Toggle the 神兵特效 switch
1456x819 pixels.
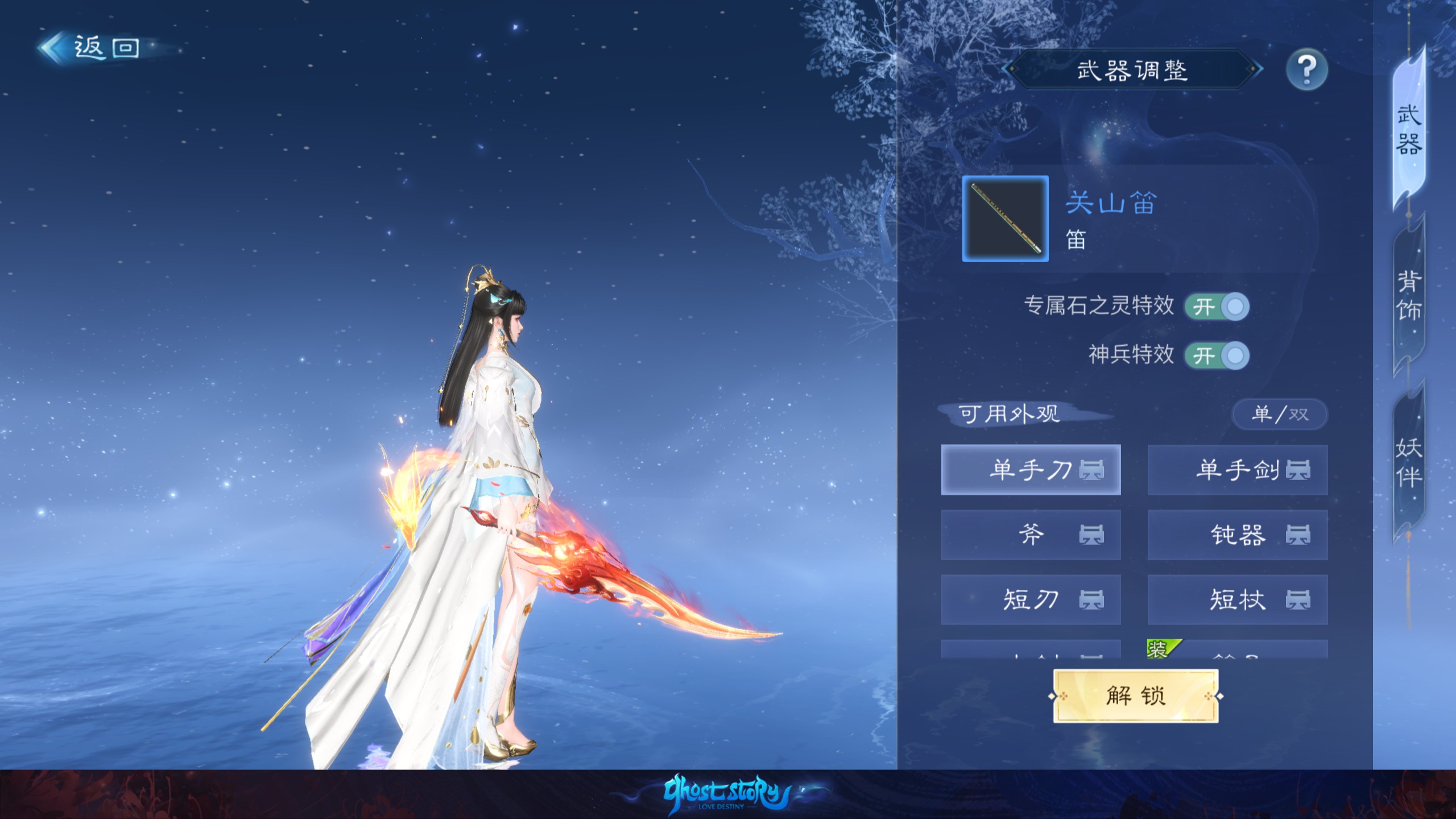(1217, 356)
